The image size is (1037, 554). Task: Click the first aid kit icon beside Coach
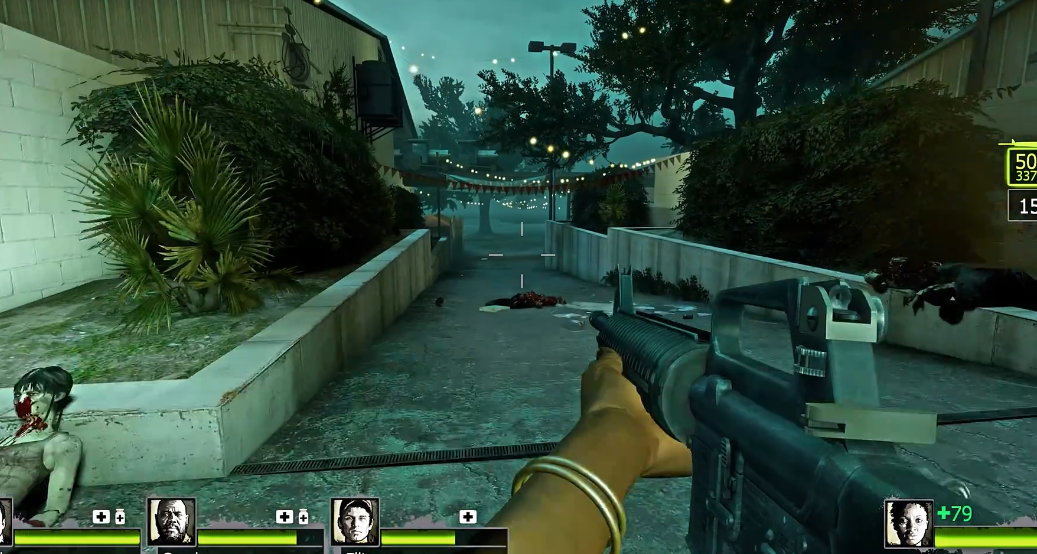[x=284, y=516]
